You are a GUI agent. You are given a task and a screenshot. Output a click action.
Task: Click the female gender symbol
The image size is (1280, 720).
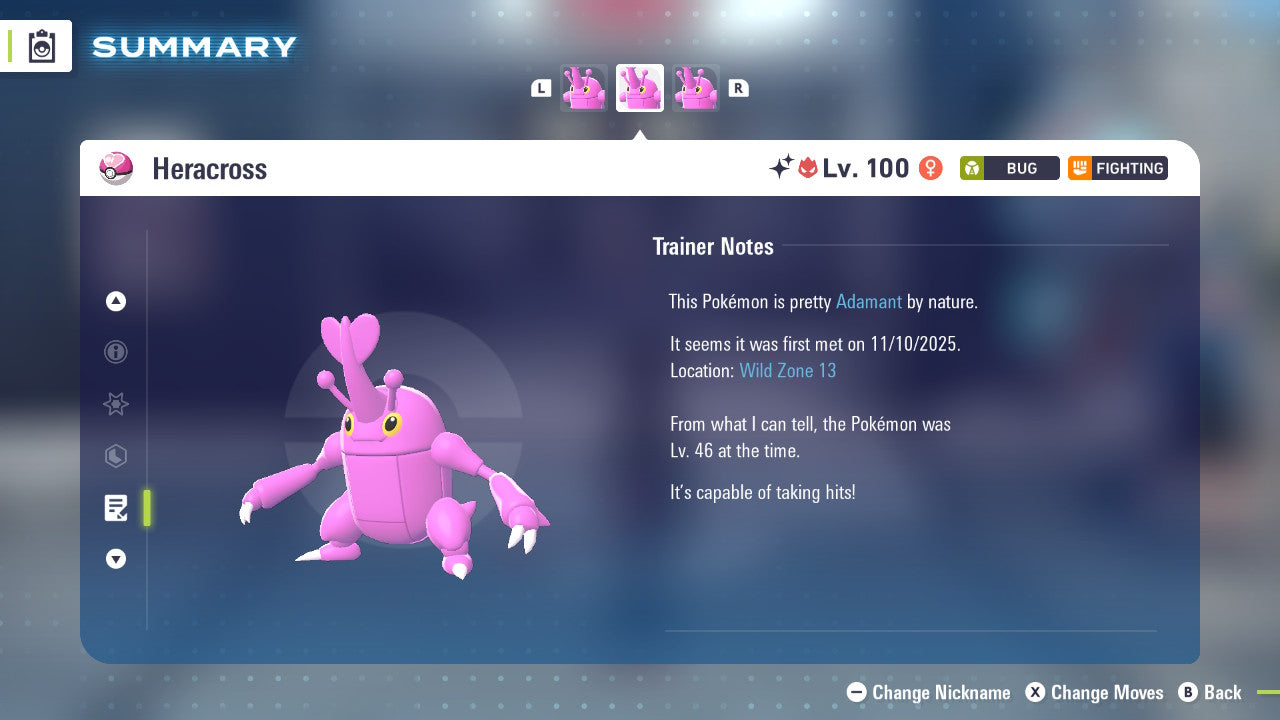tap(929, 168)
